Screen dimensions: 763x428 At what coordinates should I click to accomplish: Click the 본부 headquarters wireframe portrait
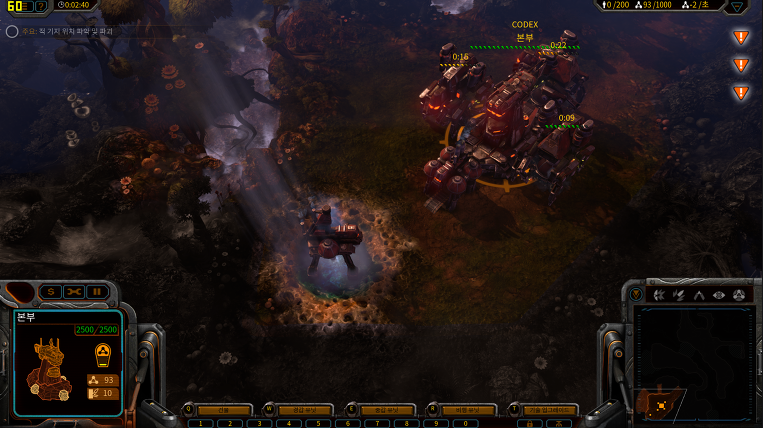(x=49, y=364)
